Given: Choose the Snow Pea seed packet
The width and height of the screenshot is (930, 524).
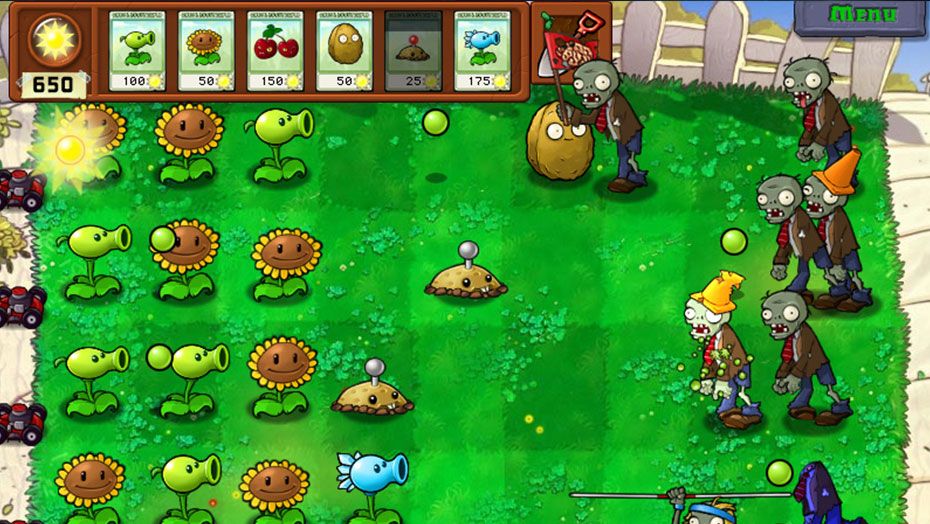Looking at the screenshot, I should tap(482, 51).
